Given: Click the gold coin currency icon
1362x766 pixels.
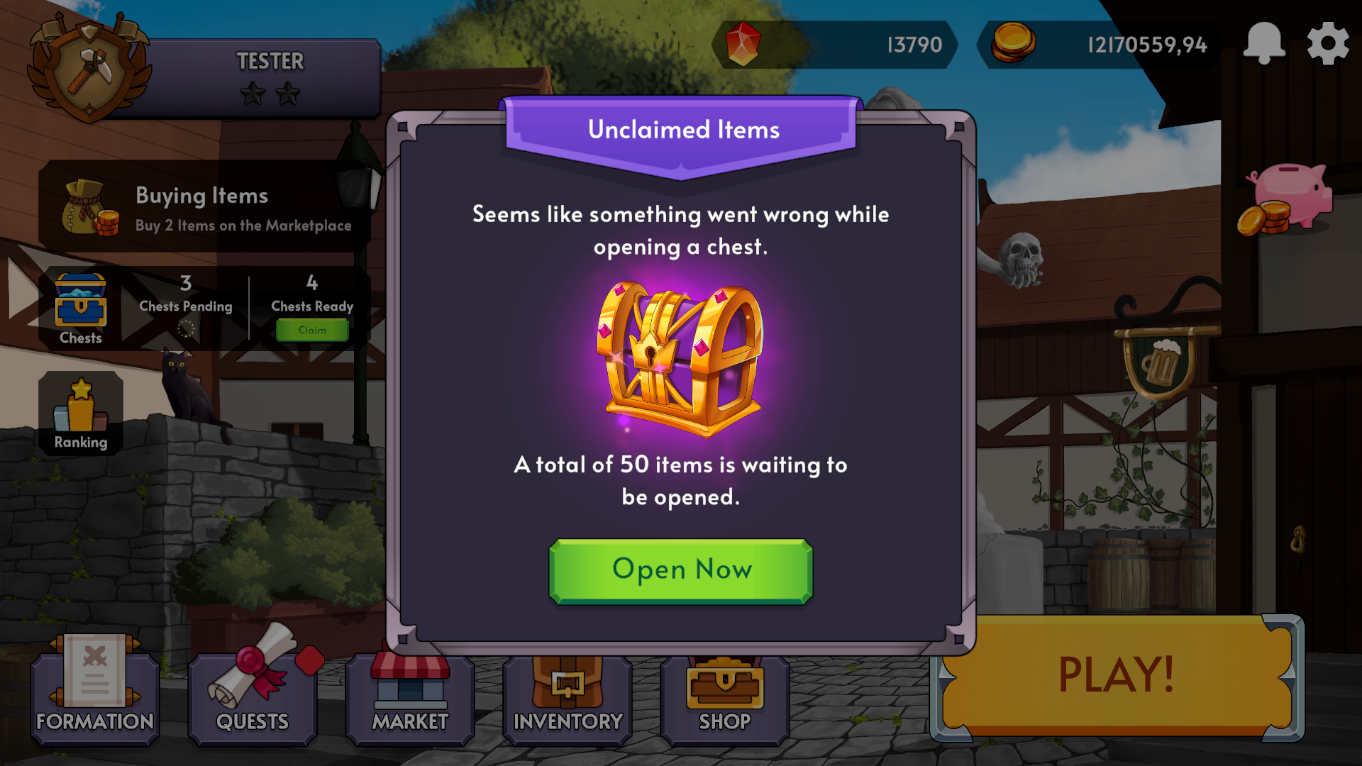Looking at the screenshot, I should [x=1013, y=43].
